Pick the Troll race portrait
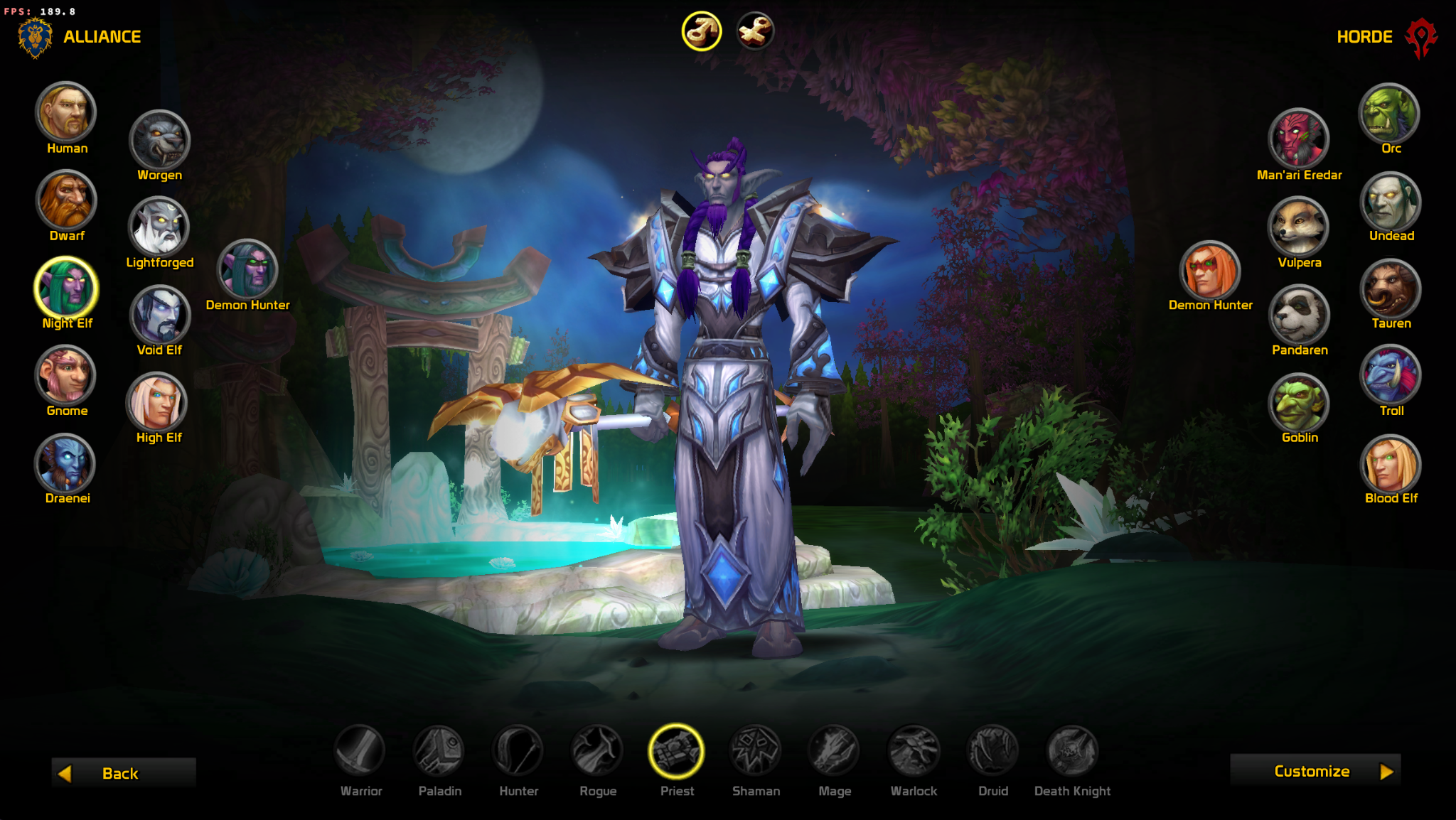1456x820 pixels. click(1390, 375)
